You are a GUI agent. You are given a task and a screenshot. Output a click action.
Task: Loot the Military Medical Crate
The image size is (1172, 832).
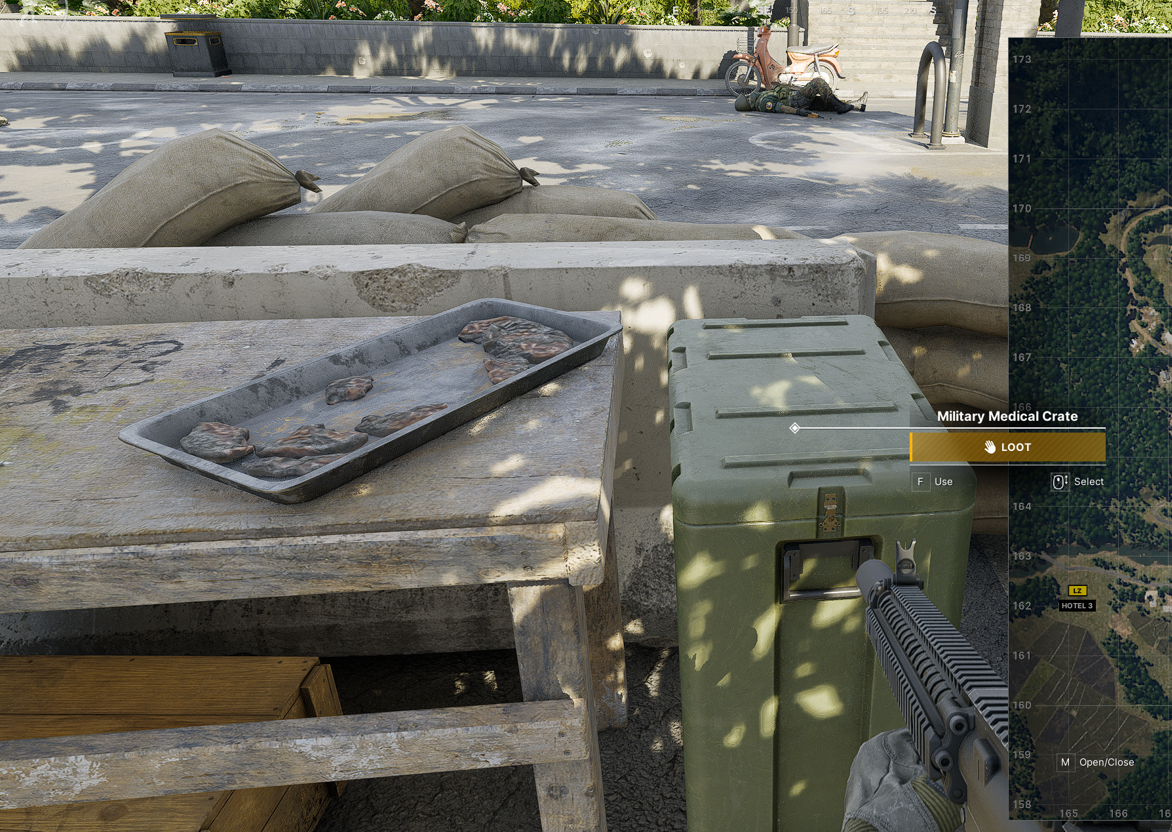pos(1007,447)
